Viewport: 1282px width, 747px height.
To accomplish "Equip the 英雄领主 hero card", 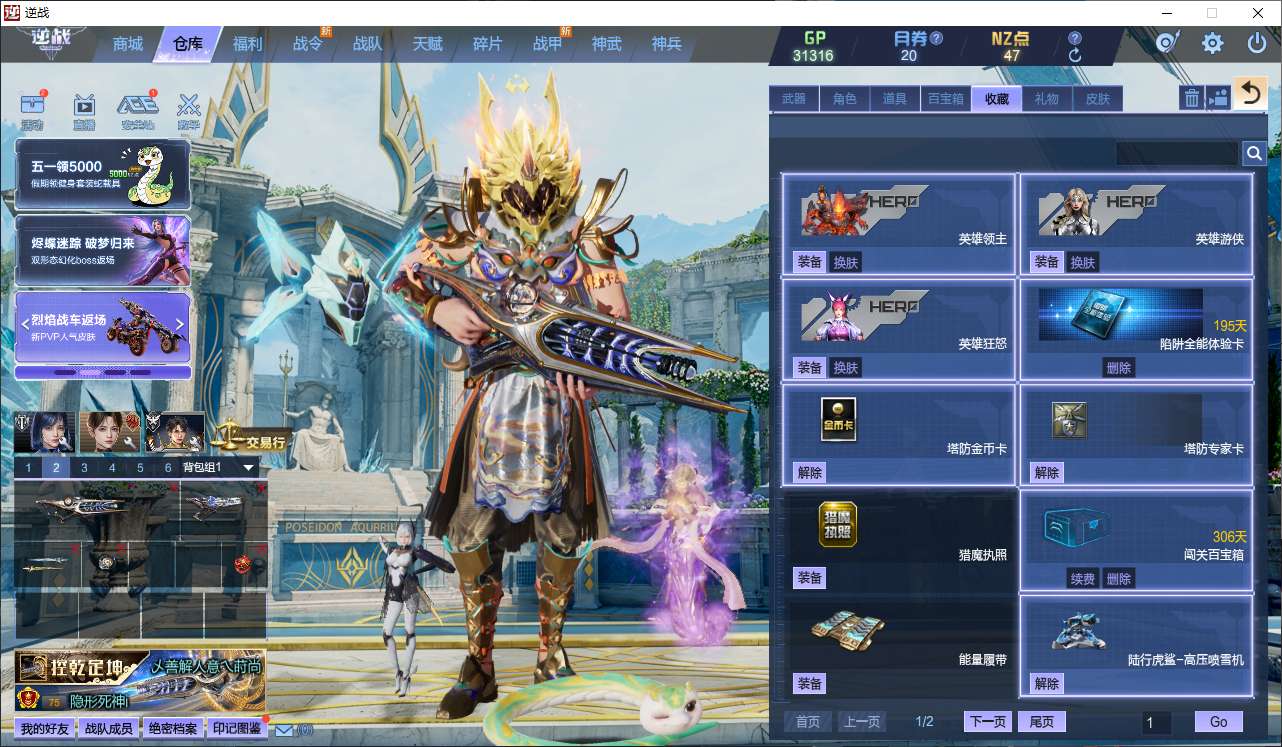I will pos(809,262).
